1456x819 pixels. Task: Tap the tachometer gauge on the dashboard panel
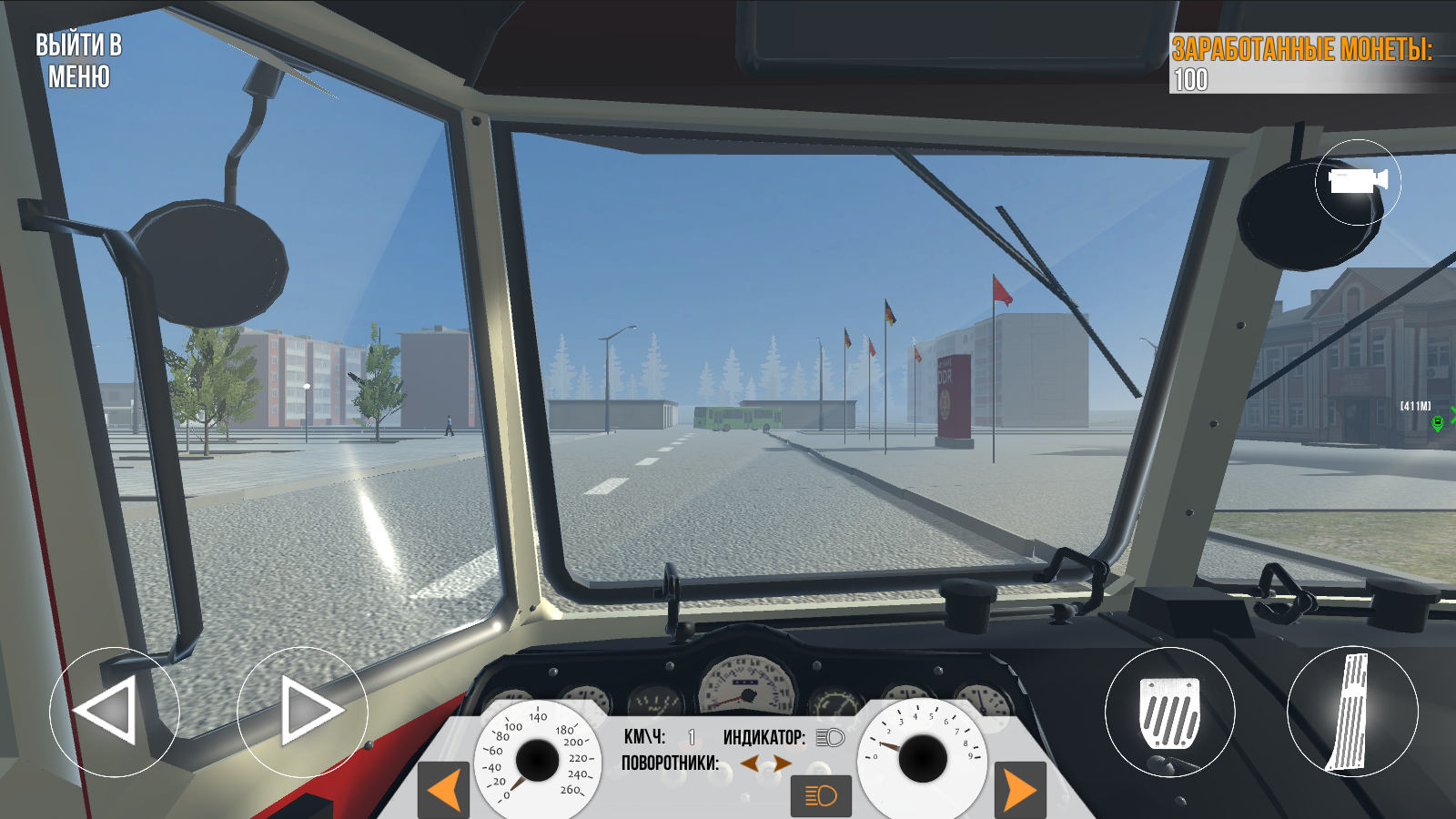[x=924, y=756]
